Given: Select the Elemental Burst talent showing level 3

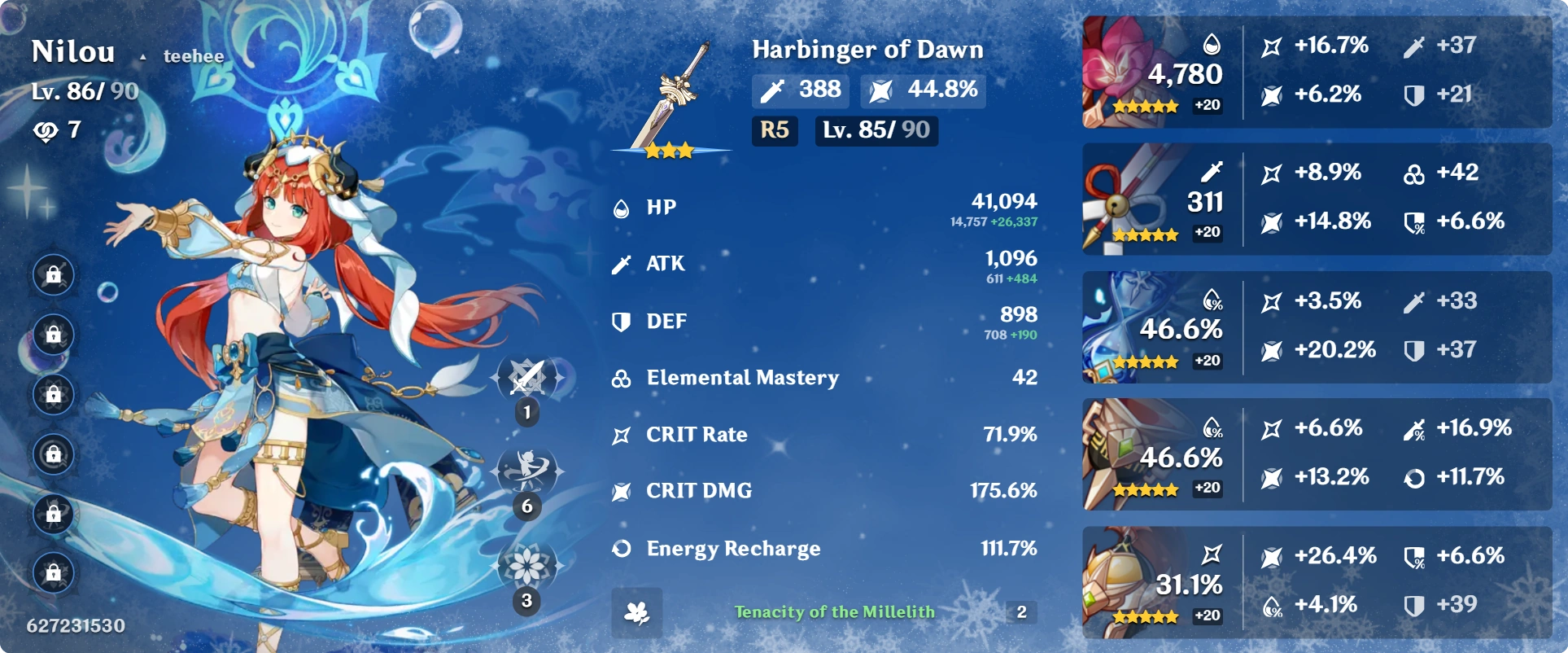Looking at the screenshot, I should click(527, 563).
